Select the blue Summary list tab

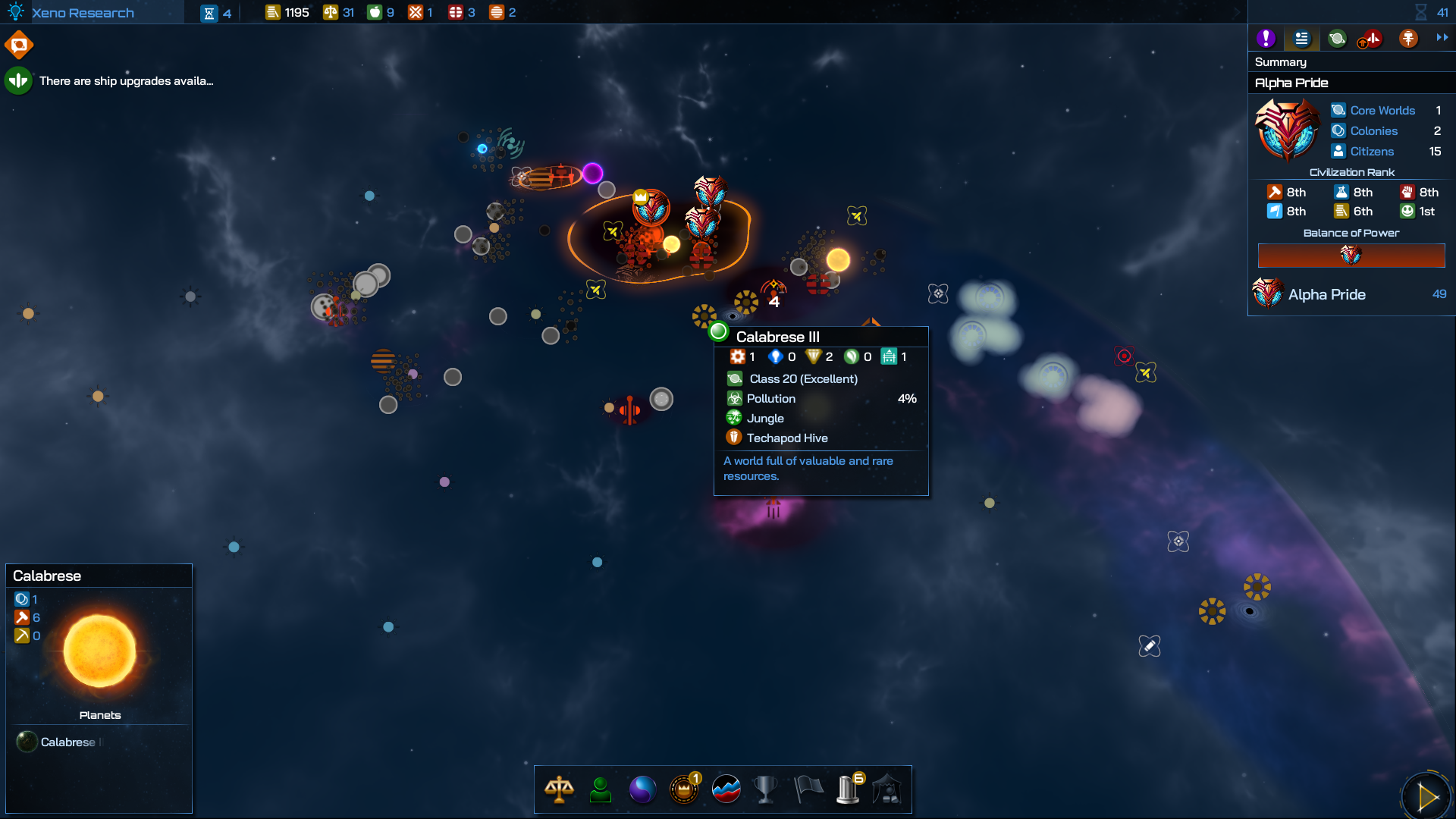[x=1301, y=38]
